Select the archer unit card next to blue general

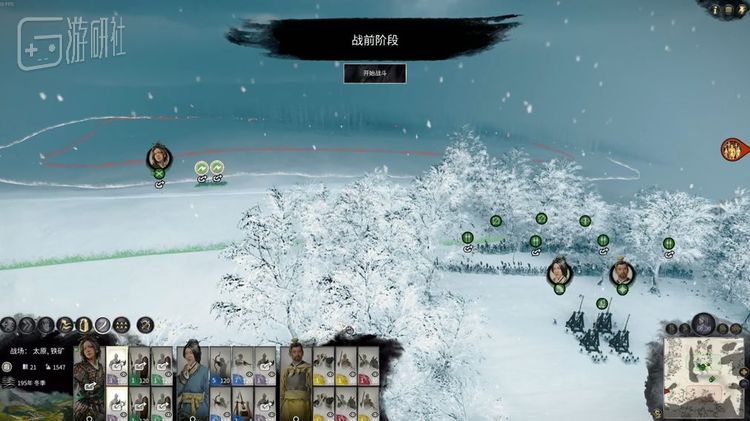coord(222,366)
